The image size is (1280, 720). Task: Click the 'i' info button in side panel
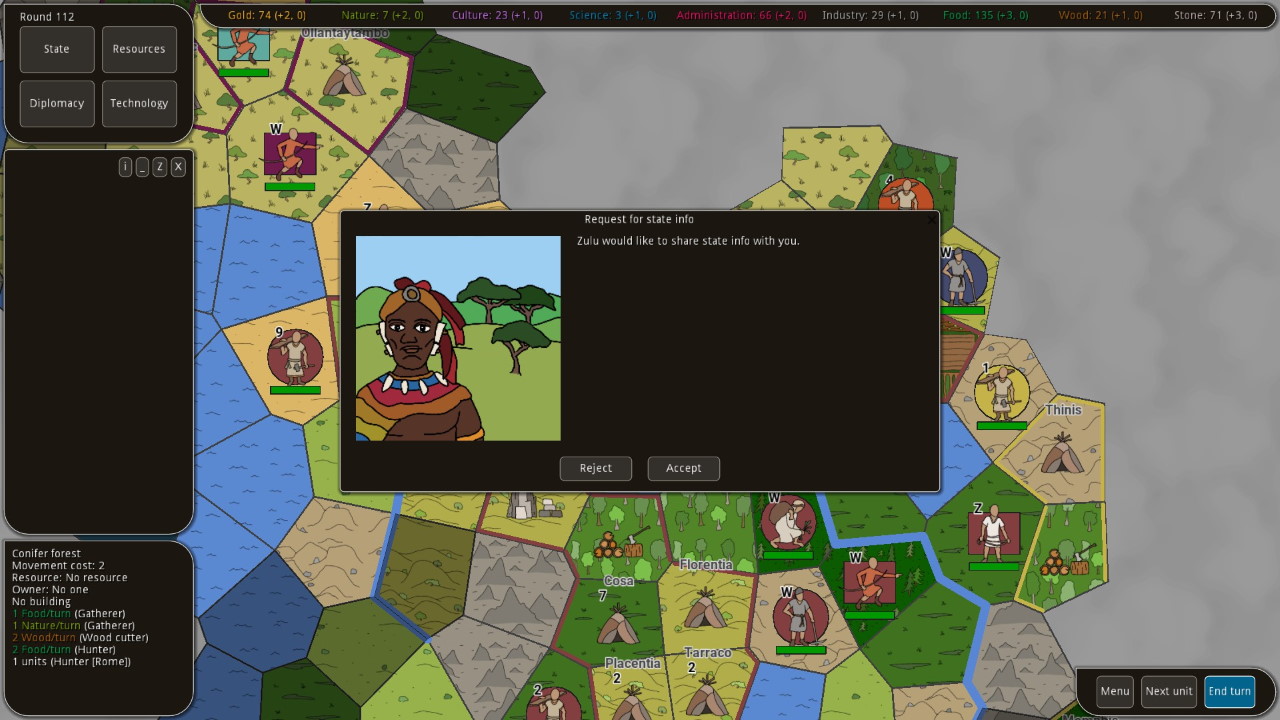tap(125, 167)
